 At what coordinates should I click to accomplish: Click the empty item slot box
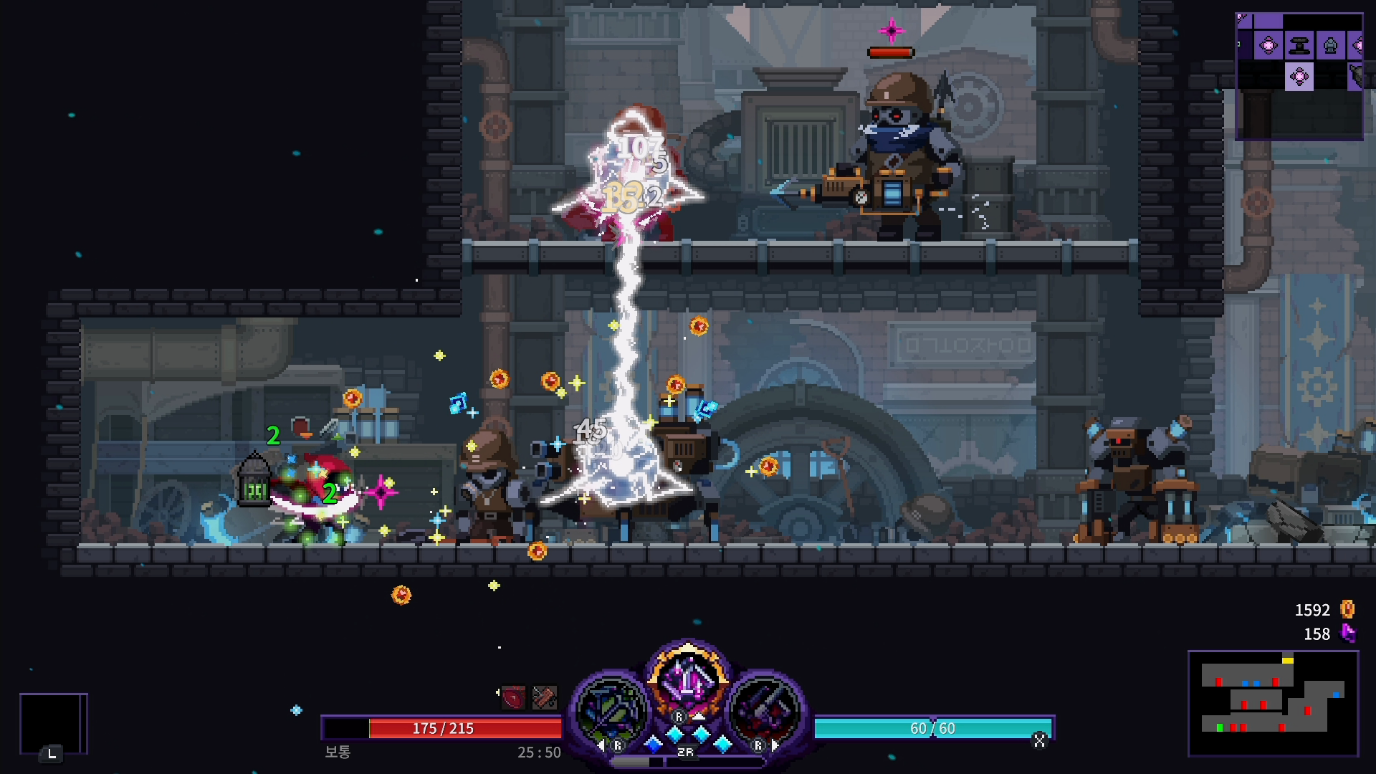coord(52,723)
